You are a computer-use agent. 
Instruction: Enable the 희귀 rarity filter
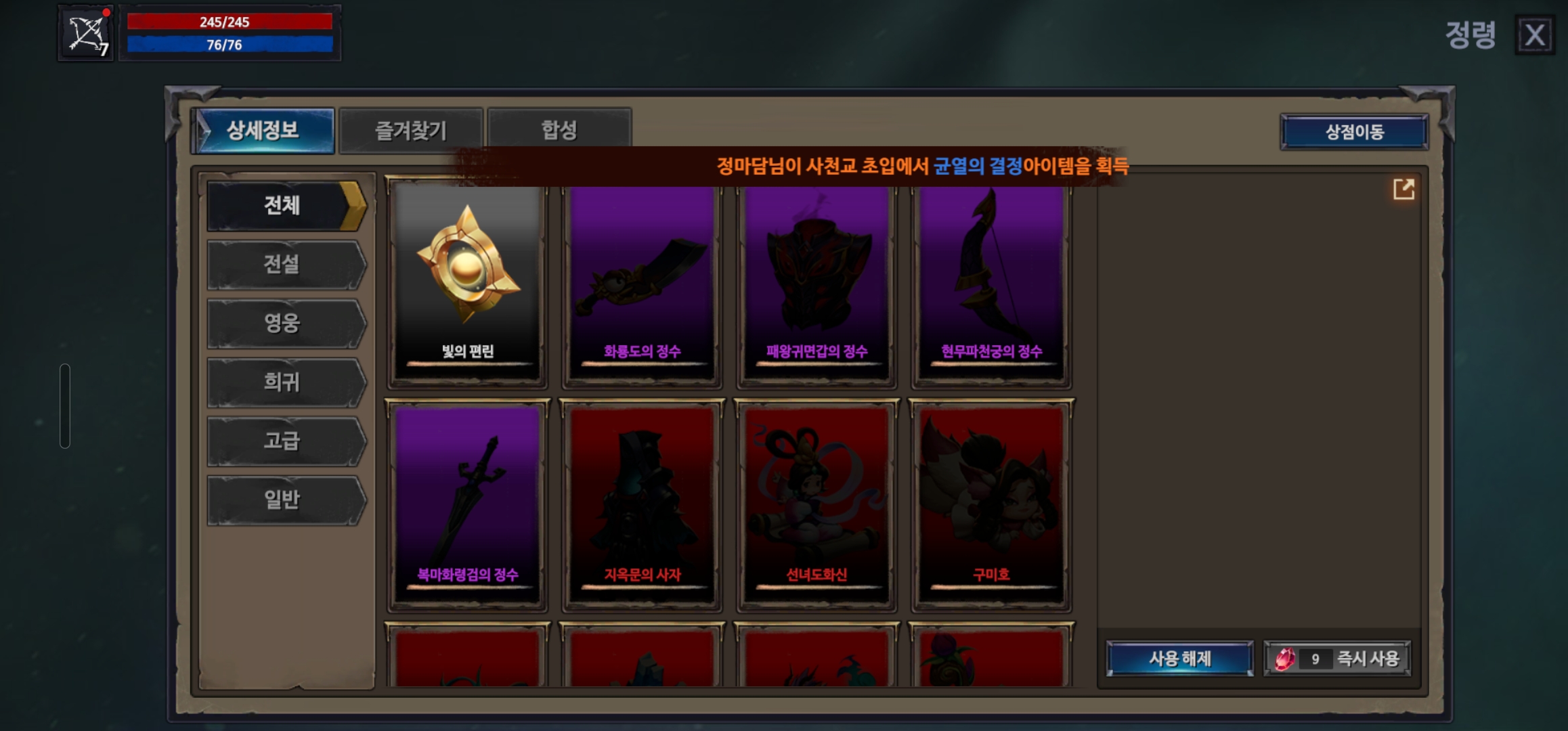pyautogui.click(x=284, y=382)
